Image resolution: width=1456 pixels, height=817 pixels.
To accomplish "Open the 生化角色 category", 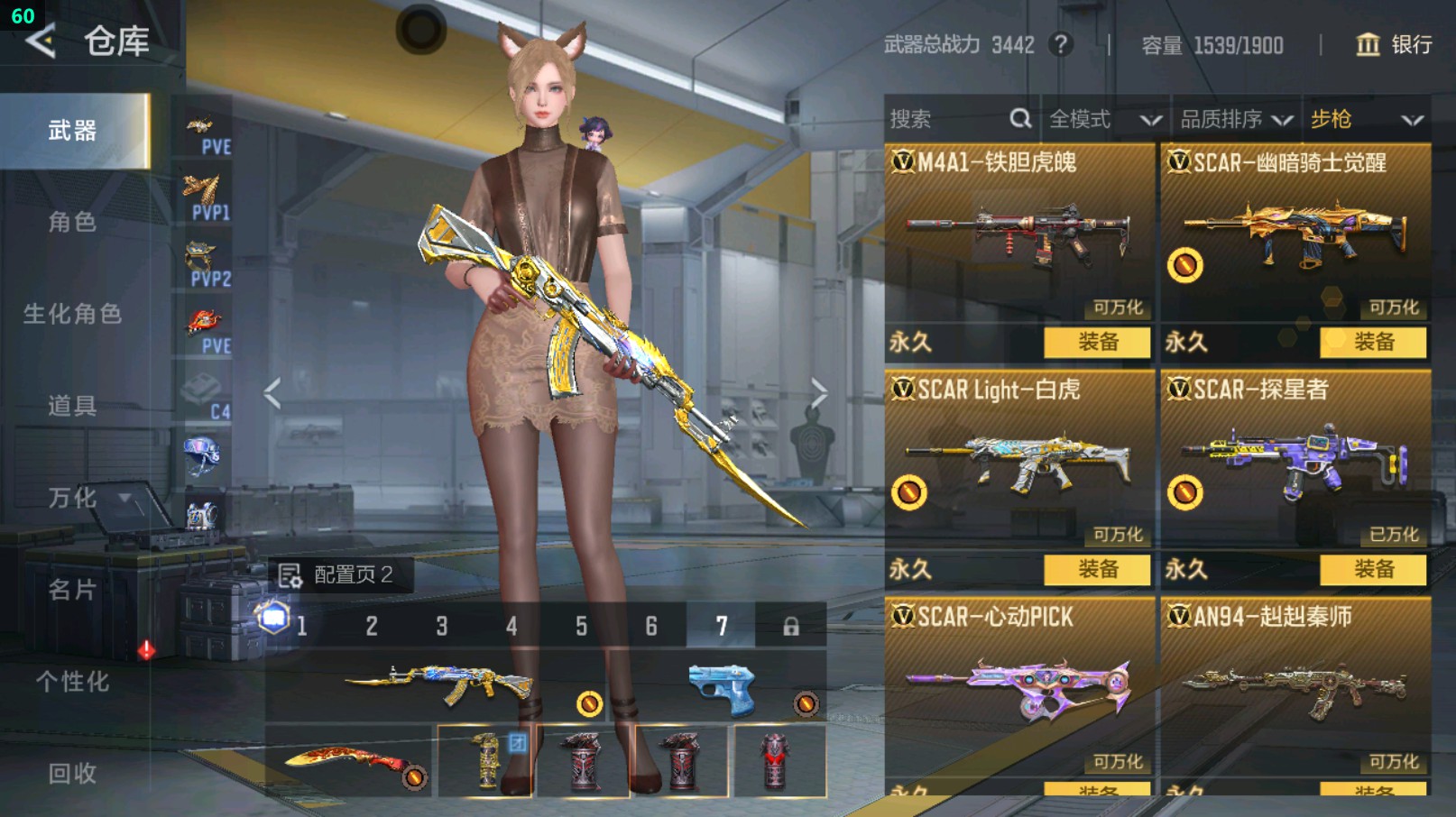I will [x=72, y=314].
